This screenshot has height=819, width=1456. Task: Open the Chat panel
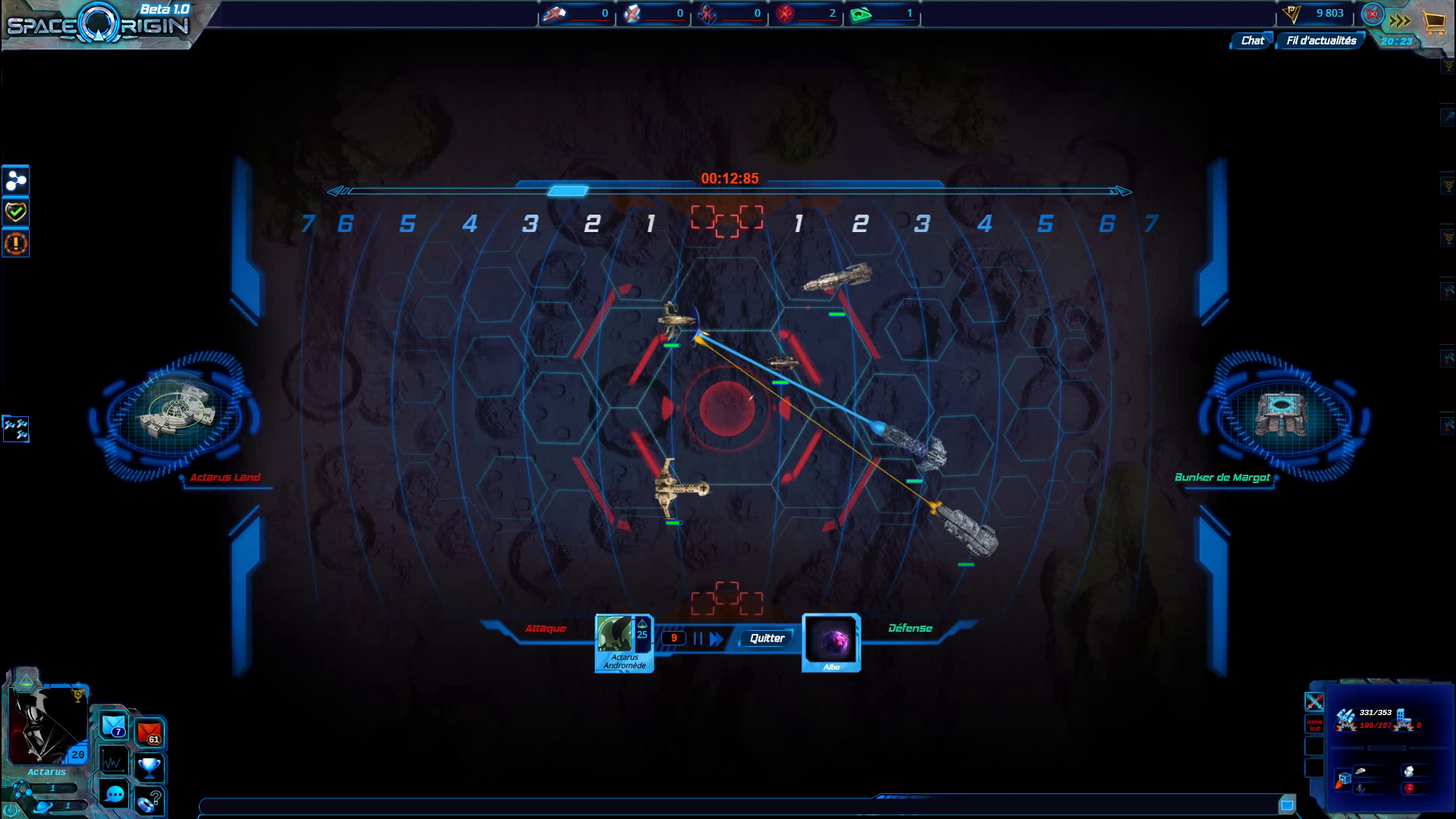coord(1252,41)
